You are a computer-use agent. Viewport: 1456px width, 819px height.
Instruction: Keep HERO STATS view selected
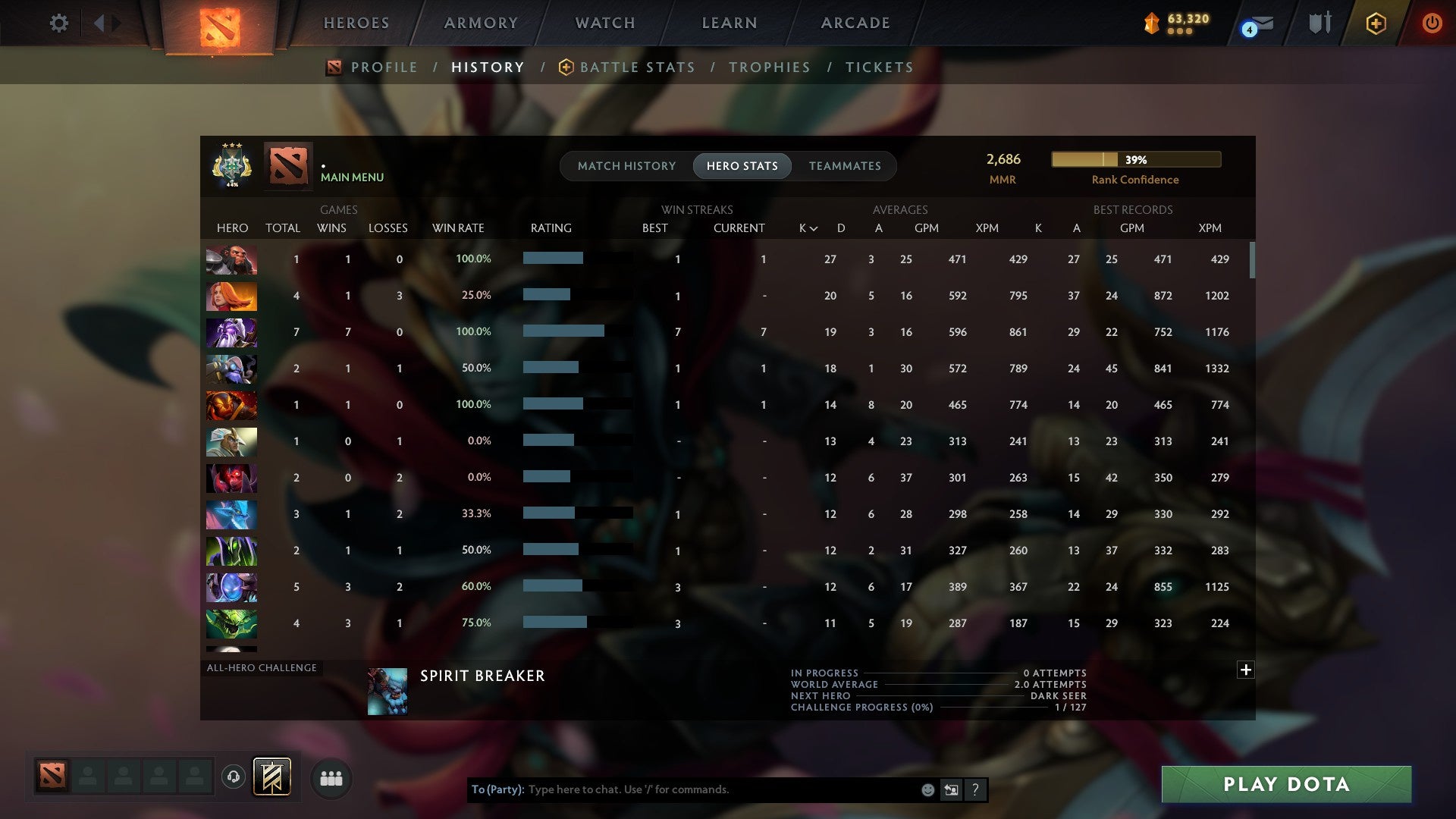(x=742, y=165)
